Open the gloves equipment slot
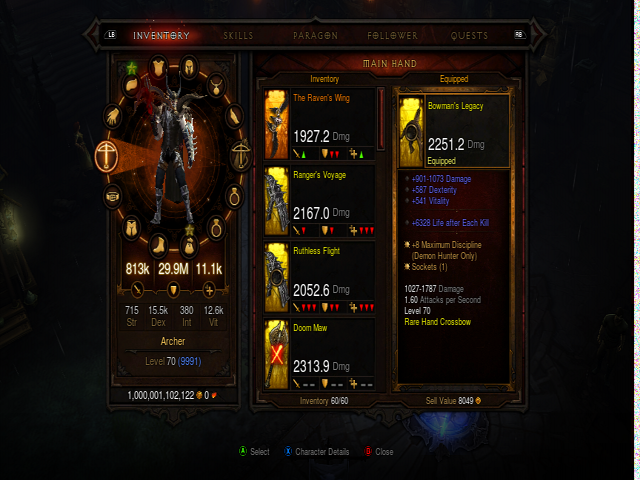 (113, 116)
